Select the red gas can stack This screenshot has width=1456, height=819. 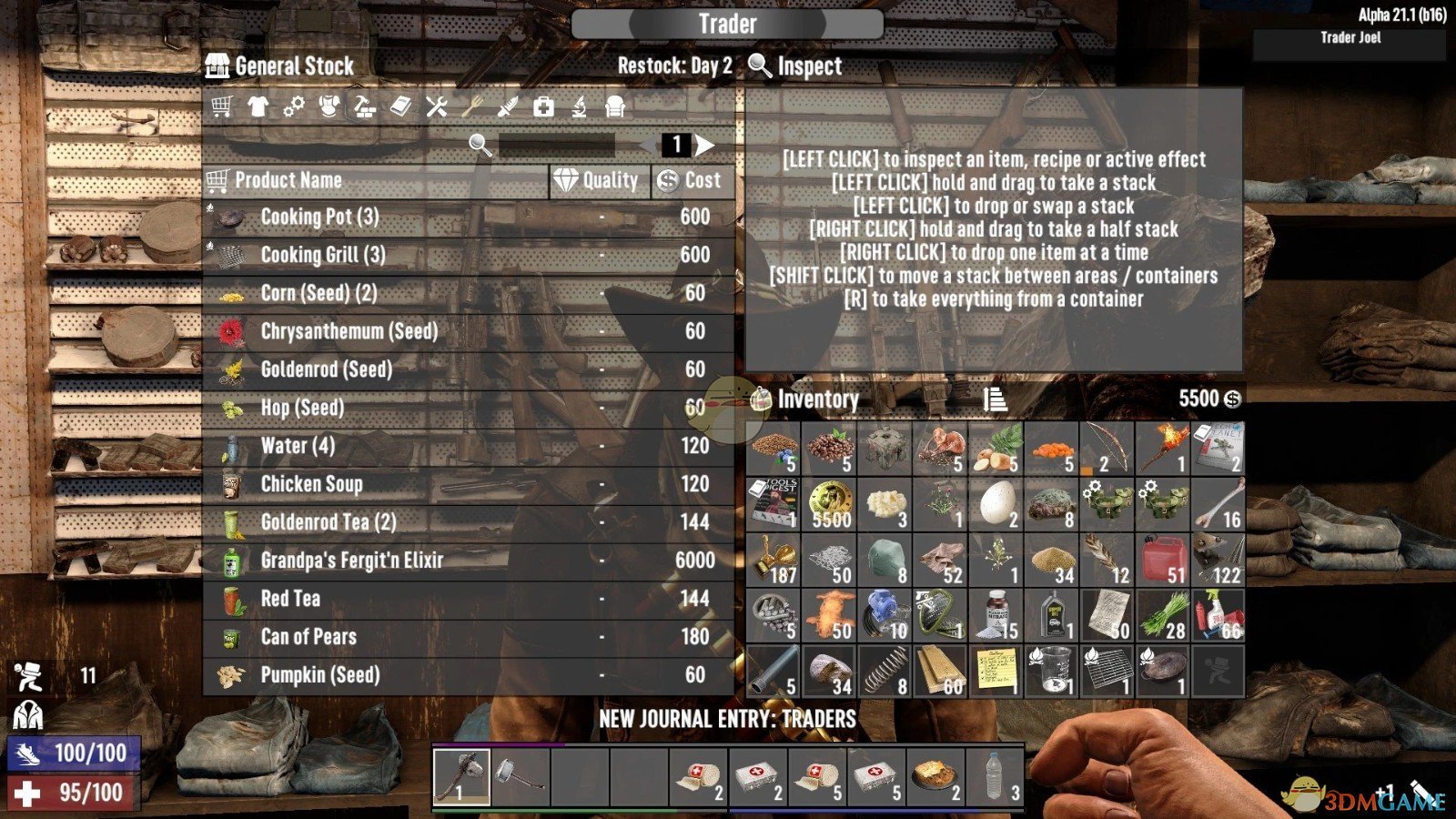(1163, 560)
